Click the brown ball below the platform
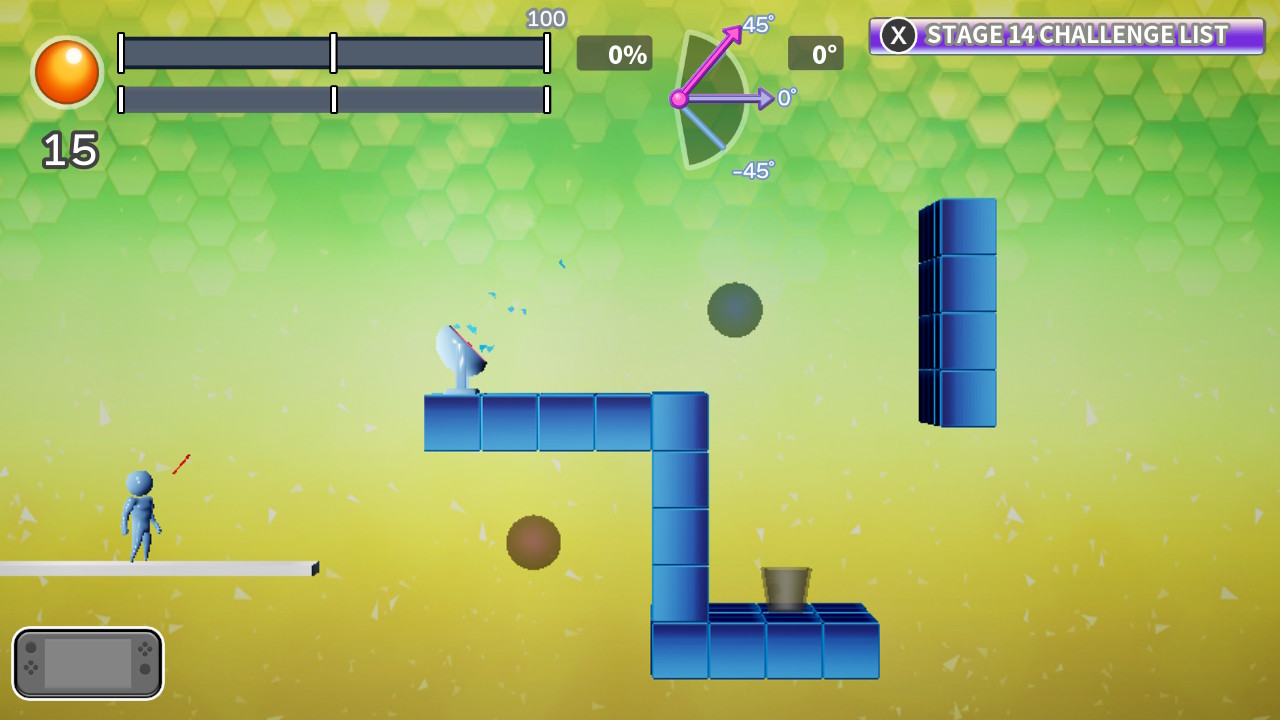Screen dimensions: 1280x720 533,540
